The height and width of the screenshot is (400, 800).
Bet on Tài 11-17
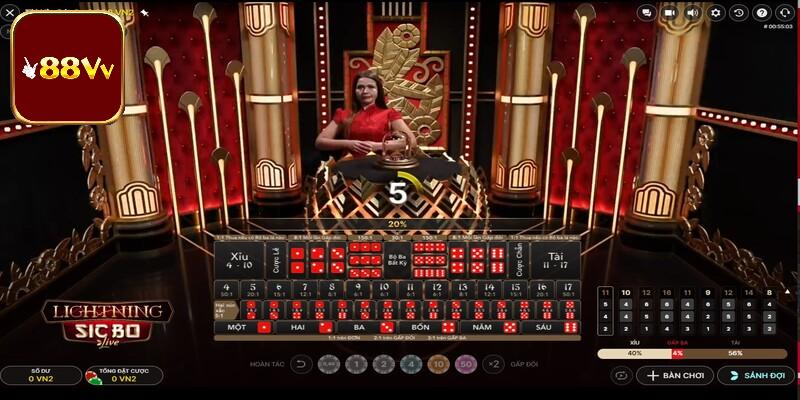[x=554, y=259]
